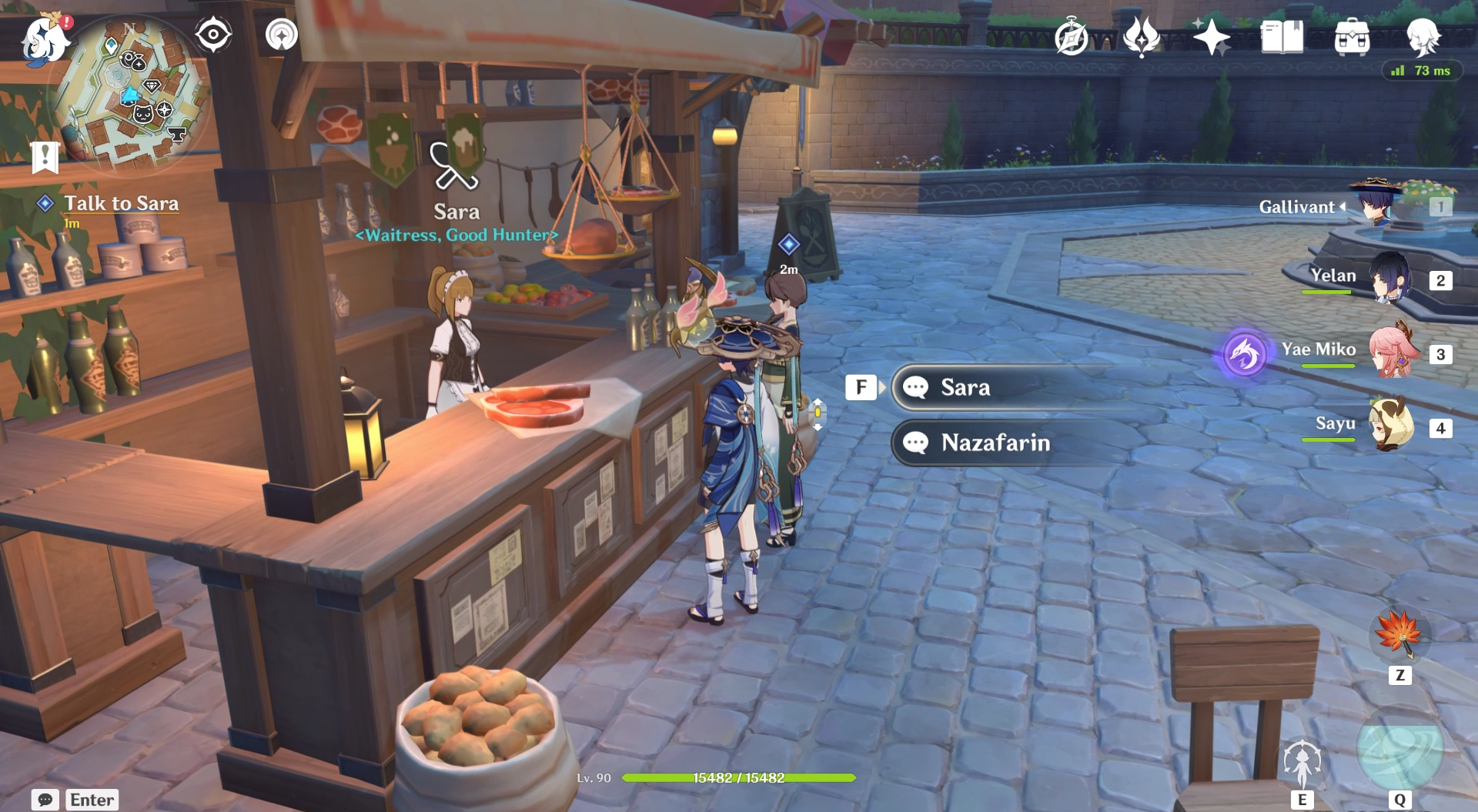This screenshot has height=812, width=1478.
Task: Open the adventurer handbook book icon
Action: 1282,37
